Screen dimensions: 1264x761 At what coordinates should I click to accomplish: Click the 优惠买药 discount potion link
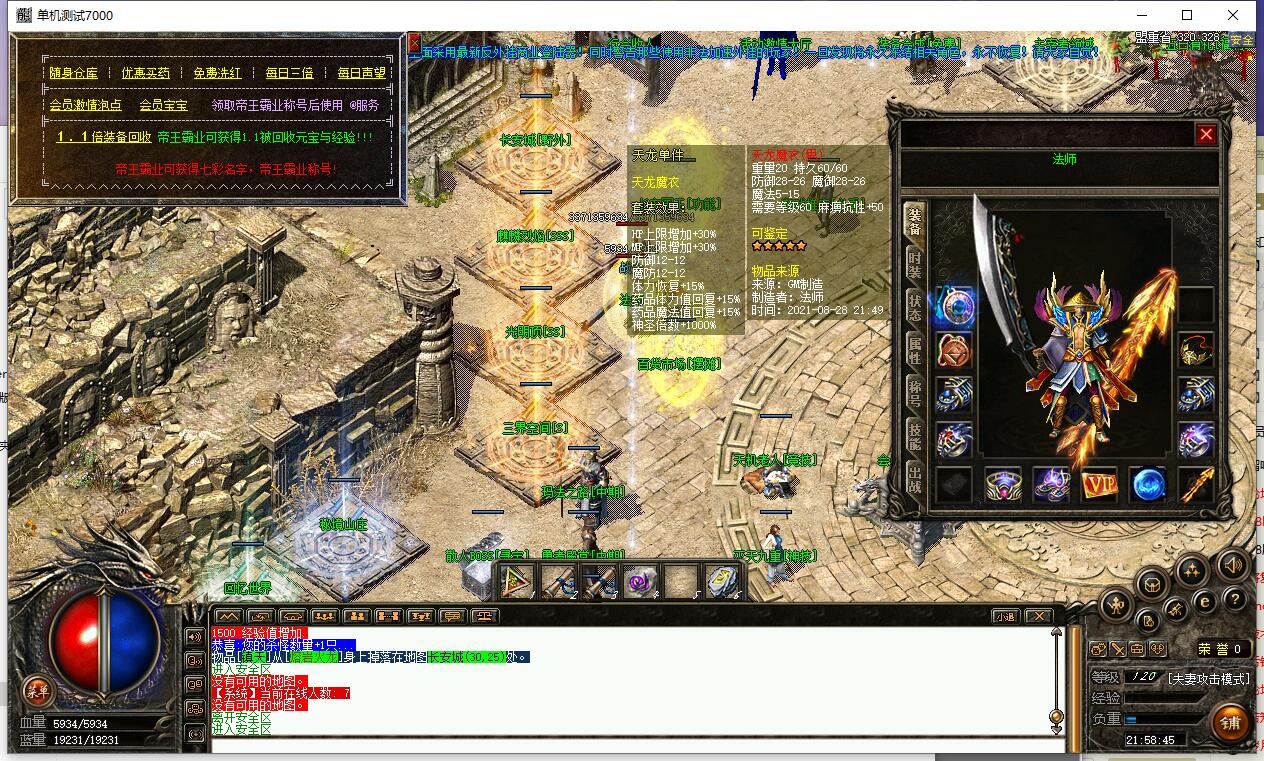pos(146,73)
